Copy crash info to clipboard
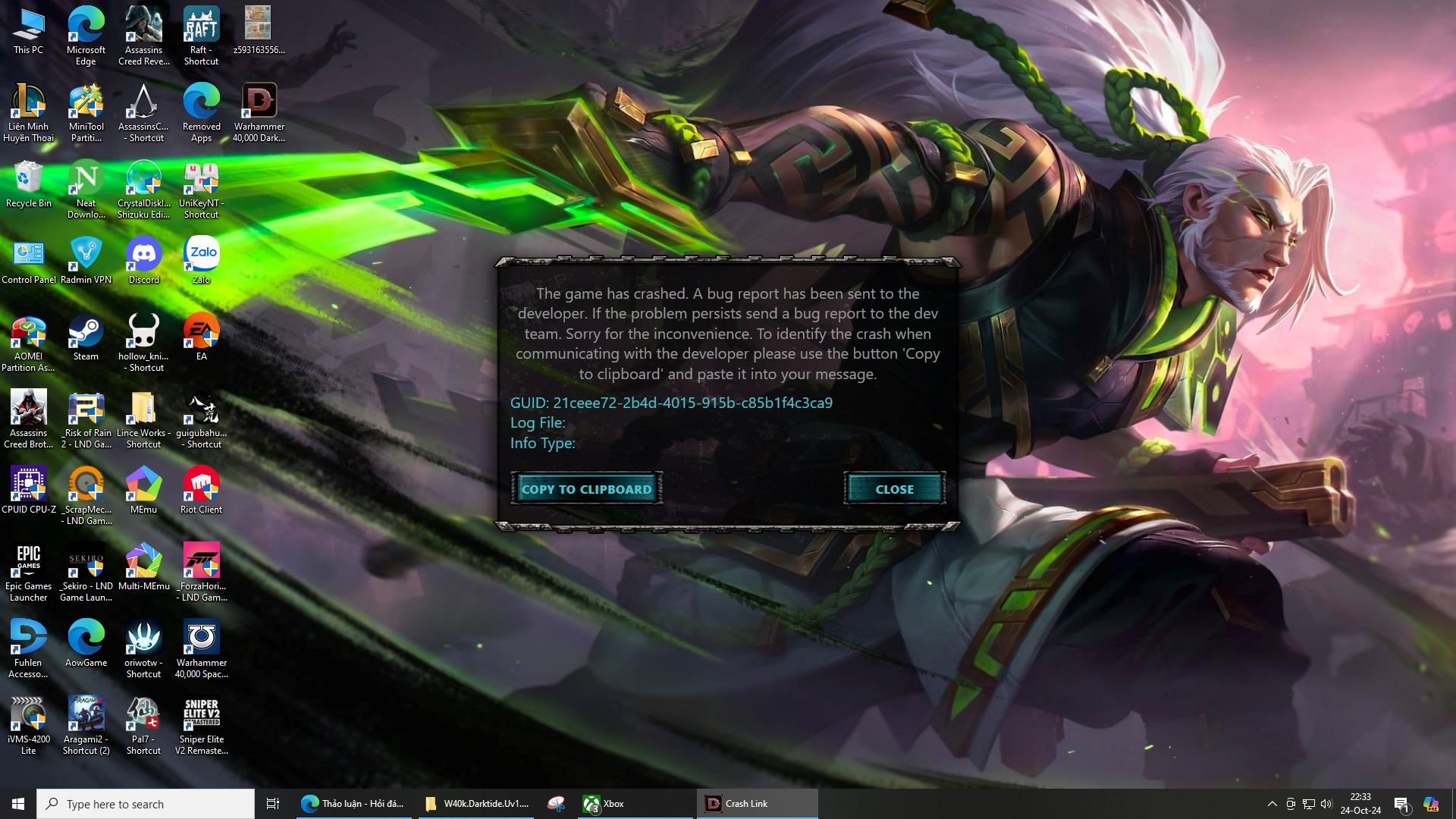Image resolution: width=1456 pixels, height=819 pixels. [x=586, y=489]
